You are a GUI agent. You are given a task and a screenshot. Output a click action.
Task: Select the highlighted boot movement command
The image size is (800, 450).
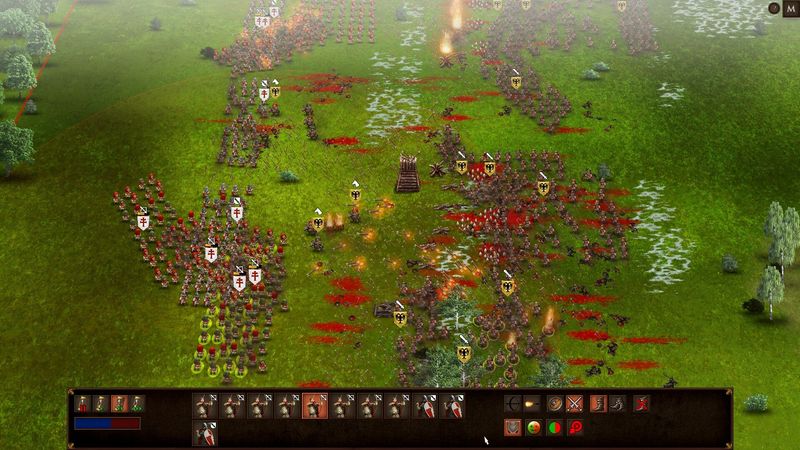[598, 404]
